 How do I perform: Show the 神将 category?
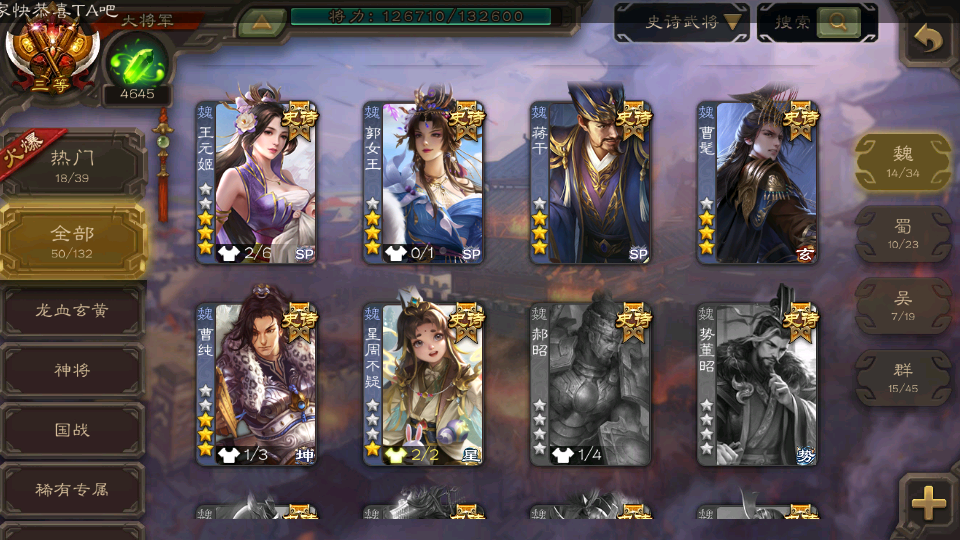click(x=73, y=370)
